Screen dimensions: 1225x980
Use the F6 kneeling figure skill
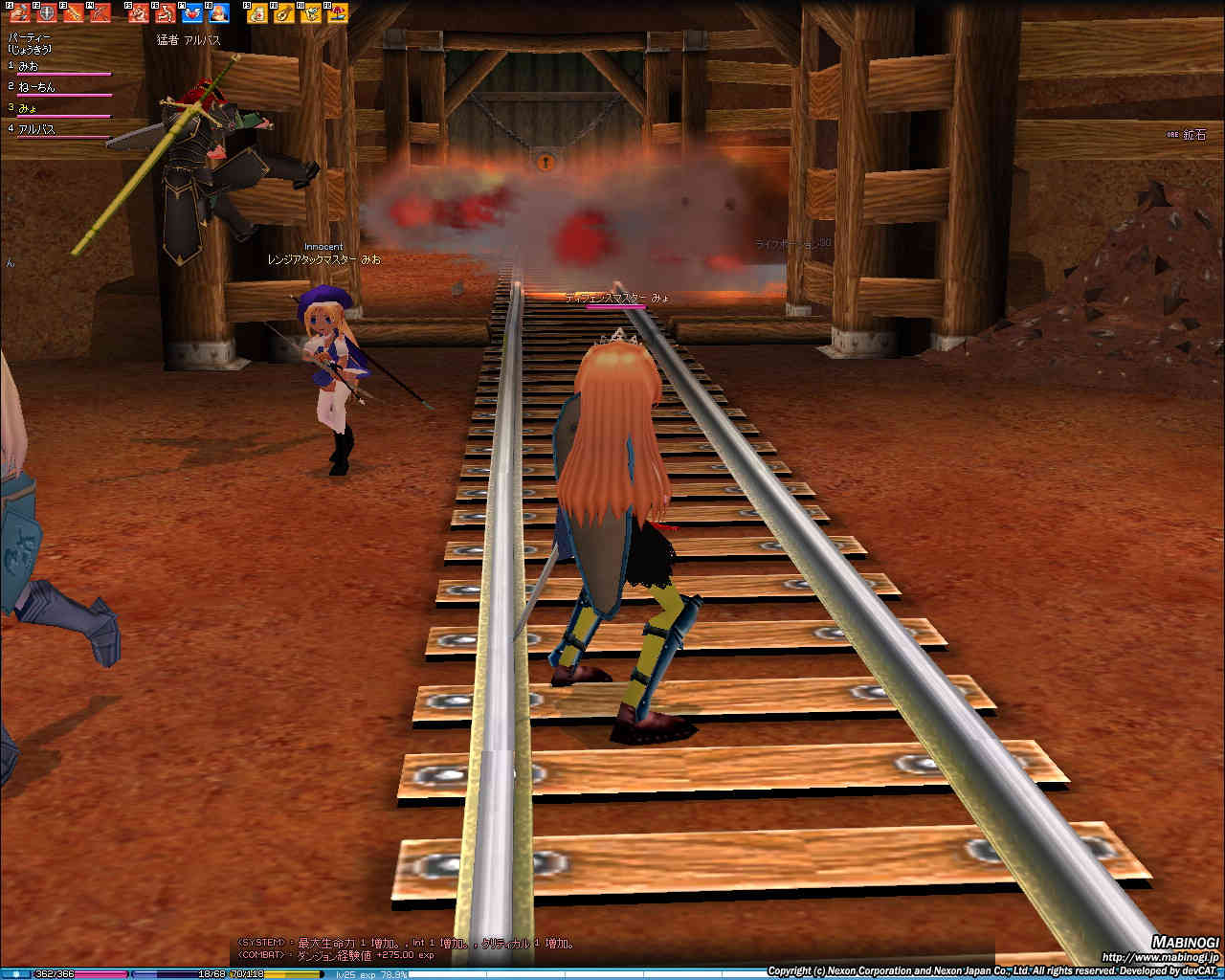(165, 13)
